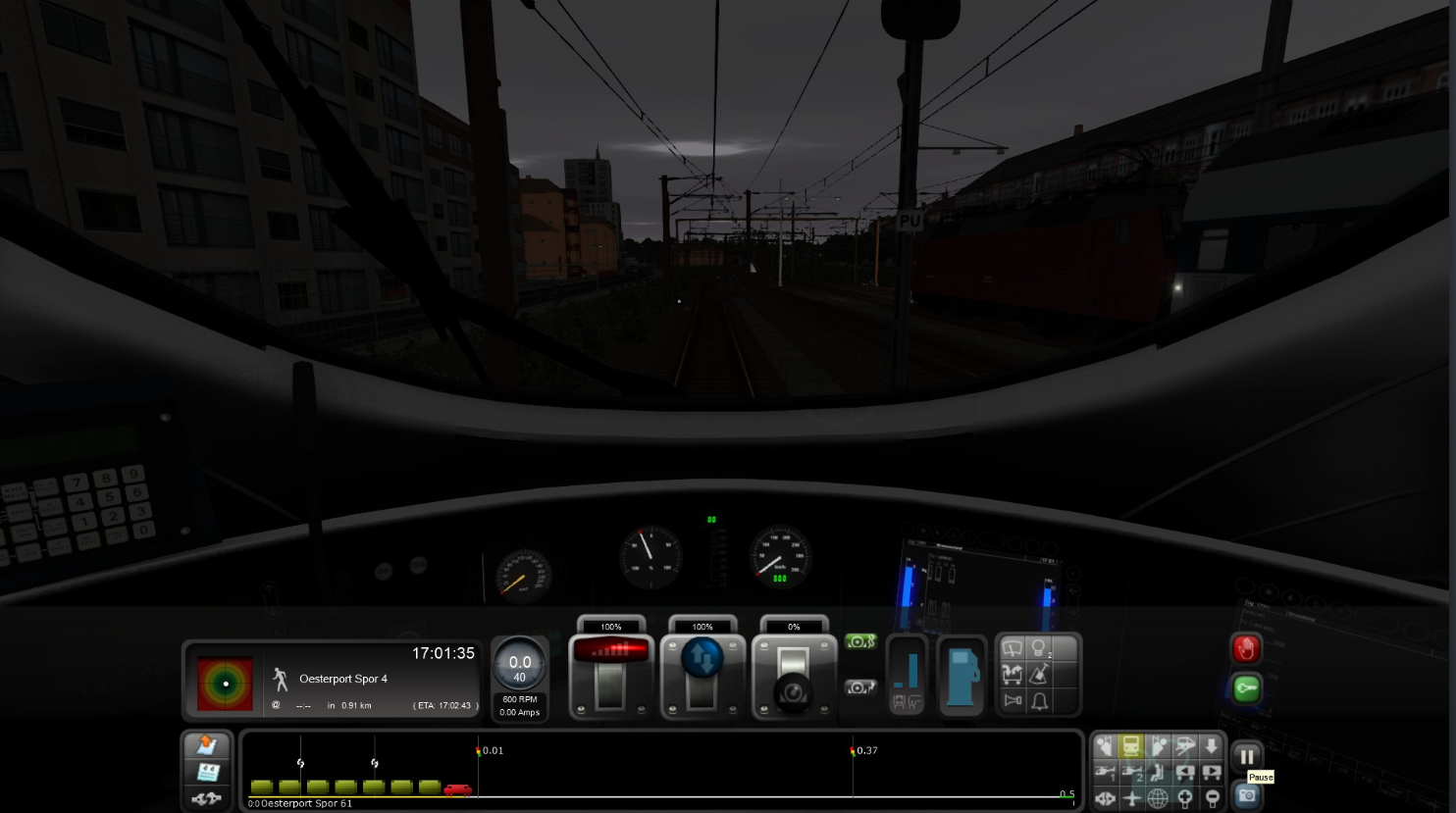Take a screenshot with the camera button
1456x813 pixels.
(x=1246, y=795)
